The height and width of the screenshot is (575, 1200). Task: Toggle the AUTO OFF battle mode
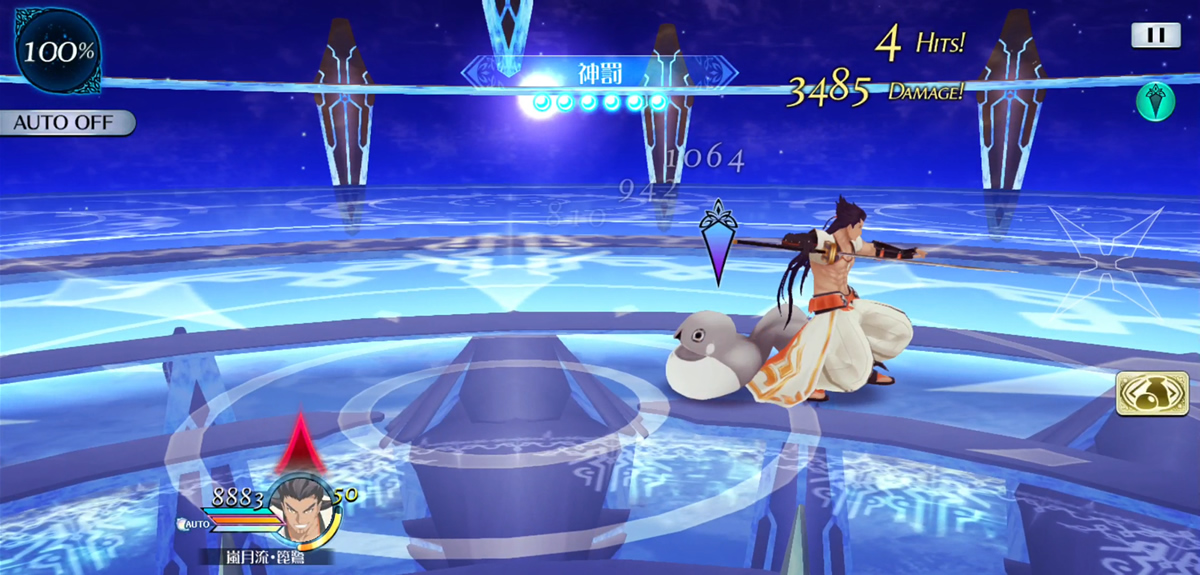(x=67, y=123)
